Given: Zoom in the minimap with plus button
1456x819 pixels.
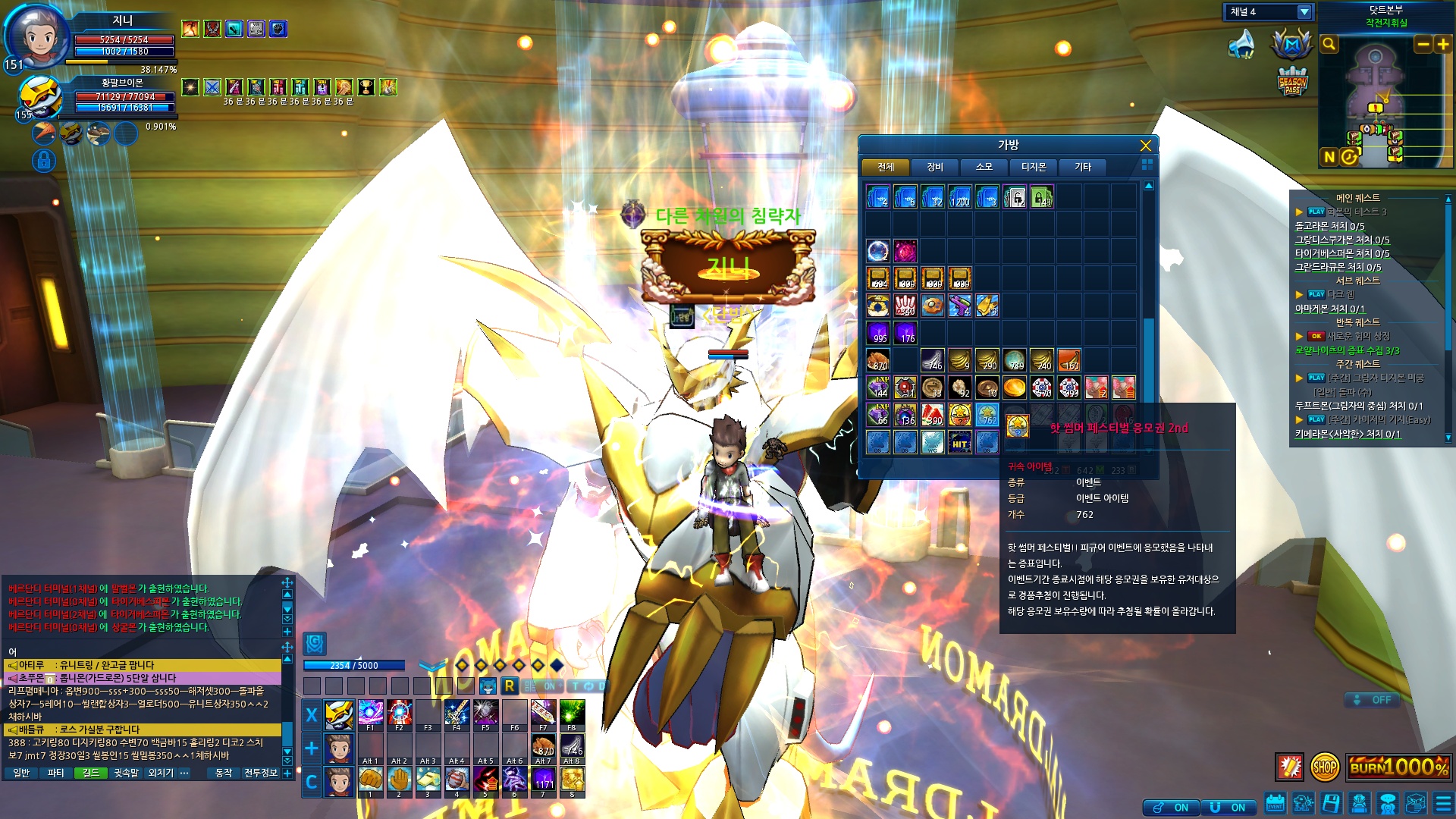Looking at the screenshot, I should (1442, 45).
